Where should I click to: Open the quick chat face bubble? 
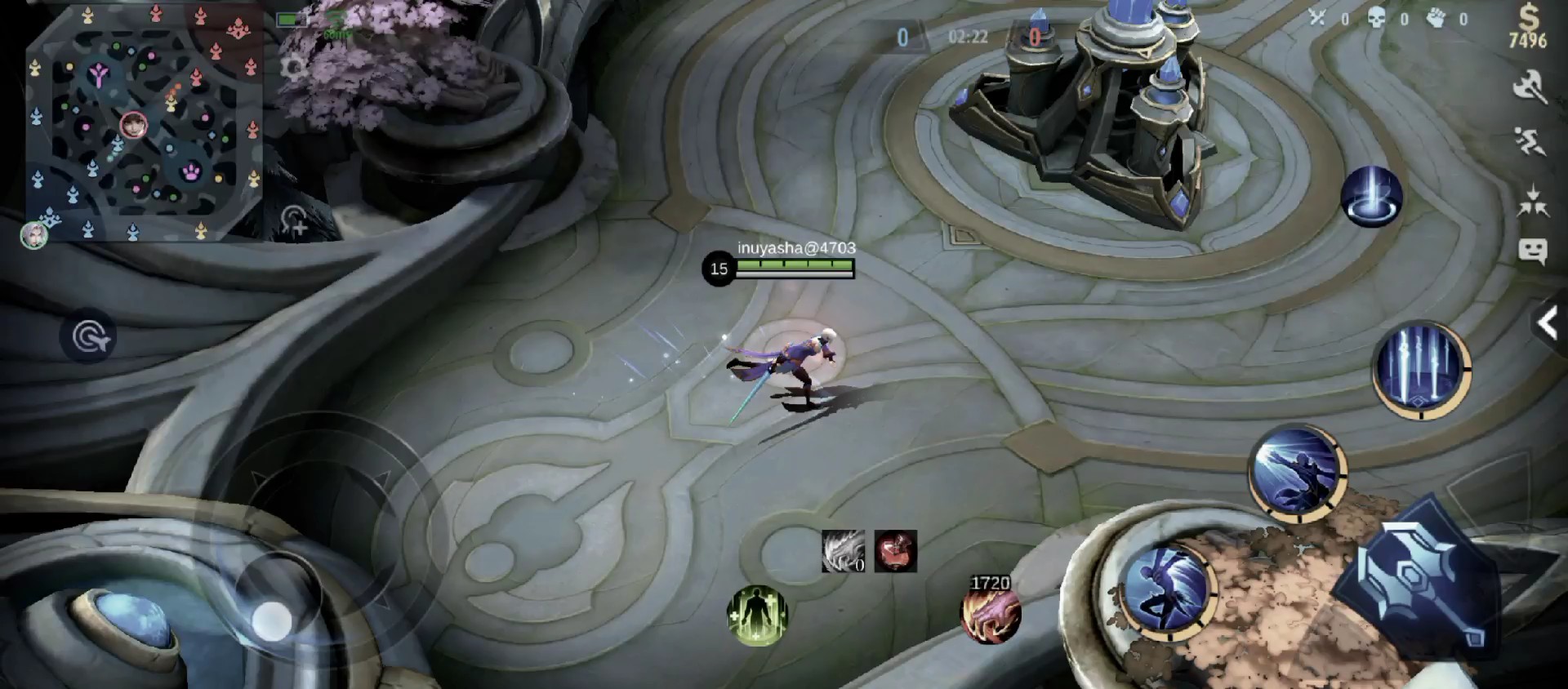1532,251
